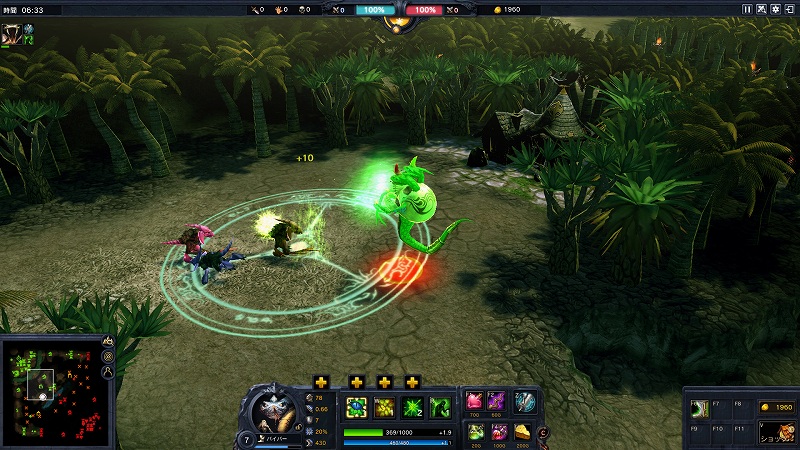Activate the blue eye ability
The width and height of the screenshot is (800, 450).
pos(356,407)
